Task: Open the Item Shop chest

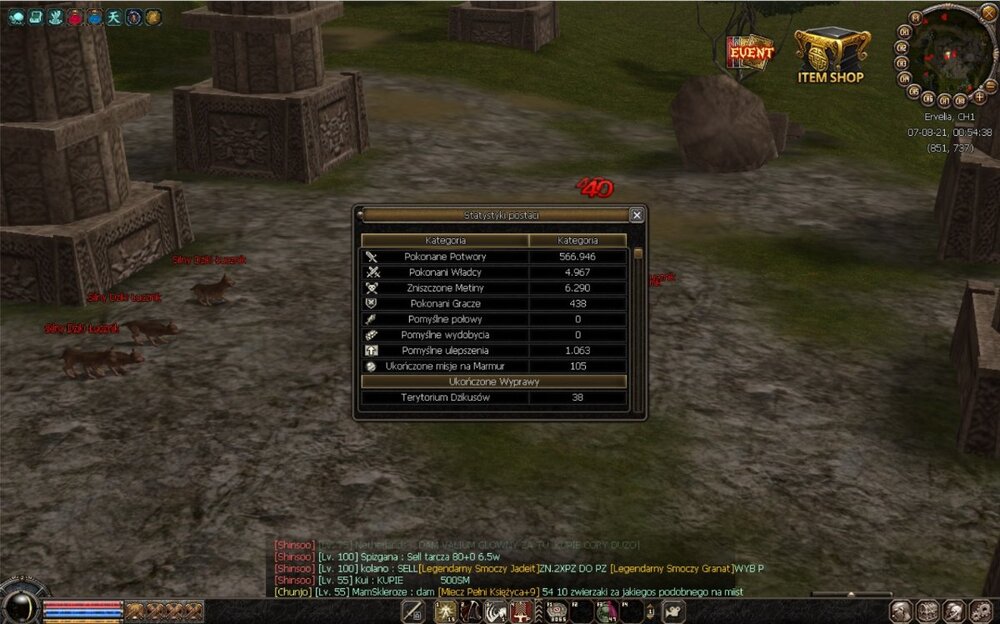Action: click(x=831, y=53)
